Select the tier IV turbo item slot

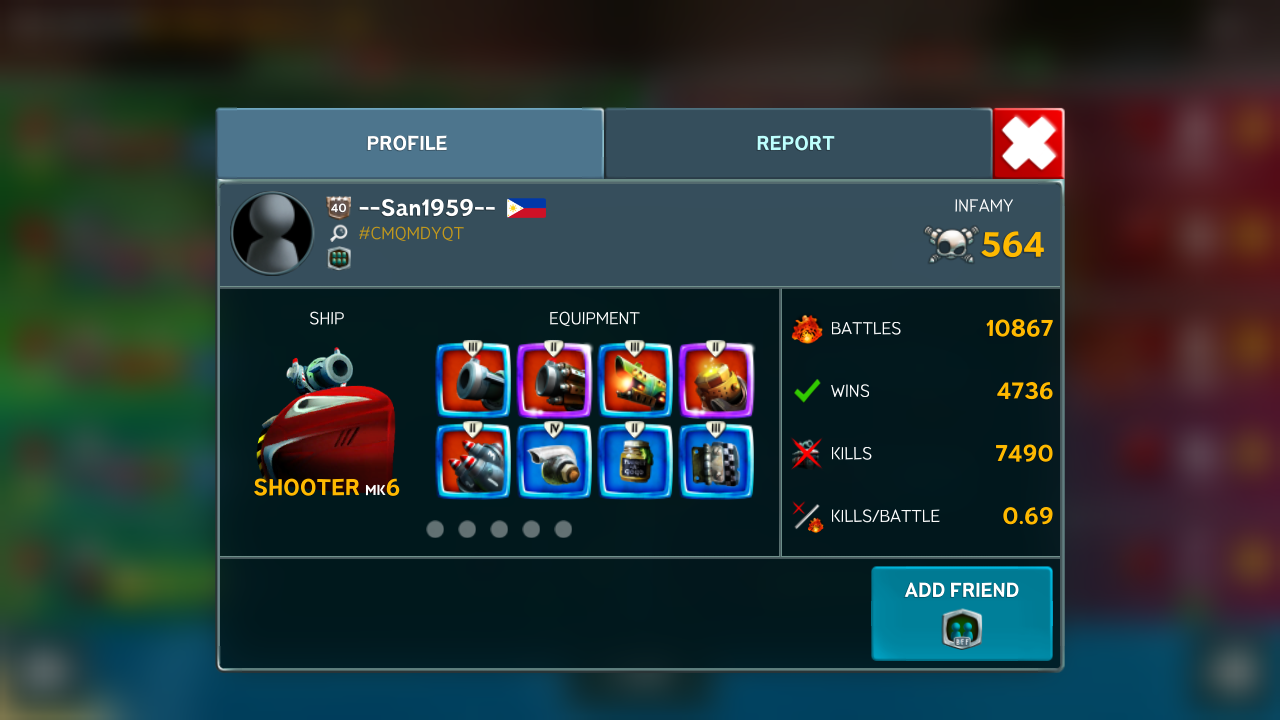554,461
